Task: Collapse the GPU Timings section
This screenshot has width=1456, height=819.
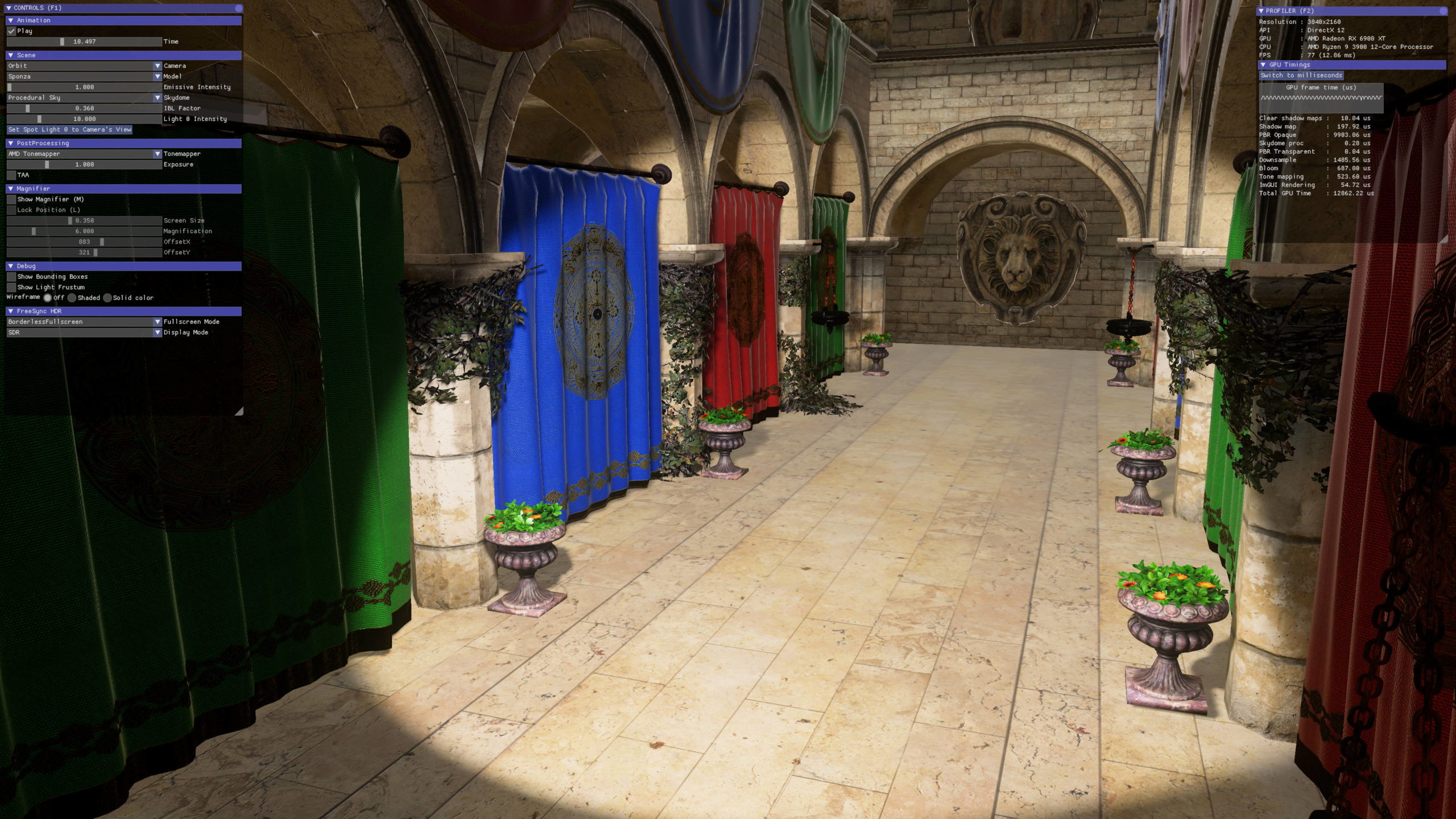Action: [1263, 65]
